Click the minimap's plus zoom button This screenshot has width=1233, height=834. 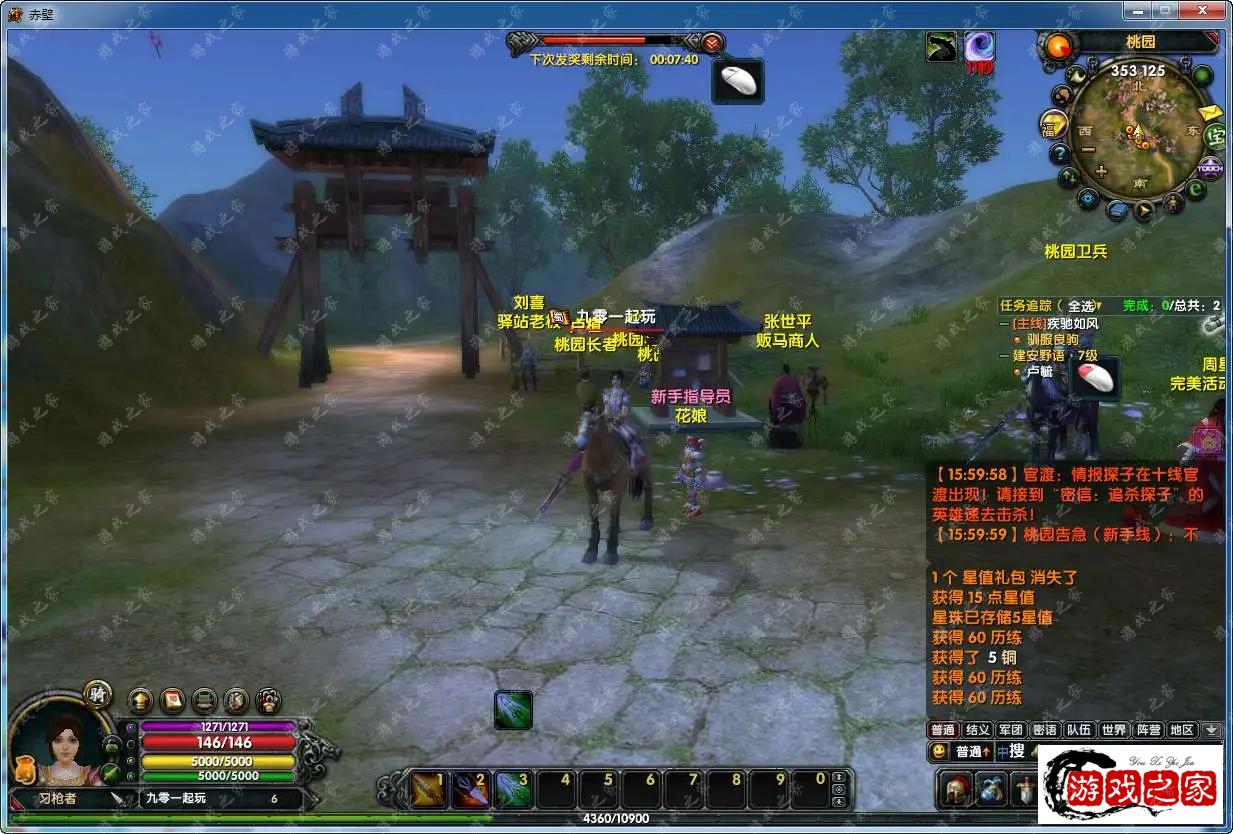click(x=1101, y=172)
